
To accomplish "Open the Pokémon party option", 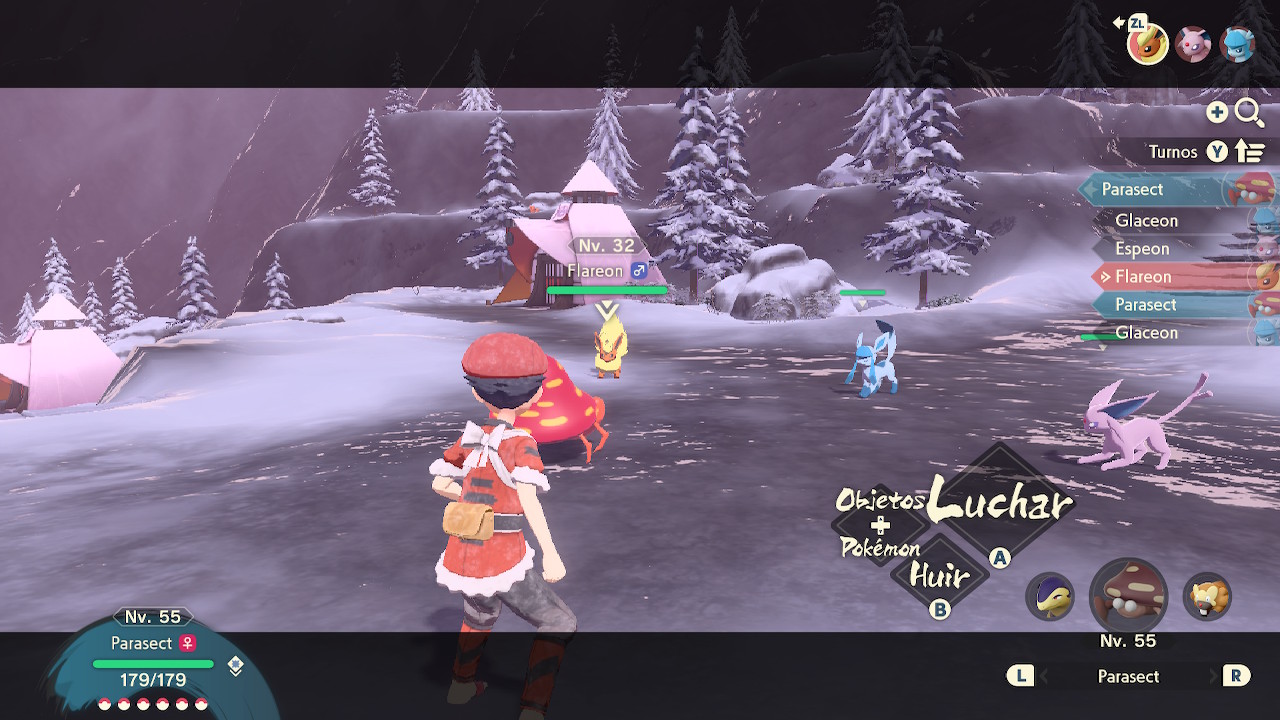I will coord(880,548).
